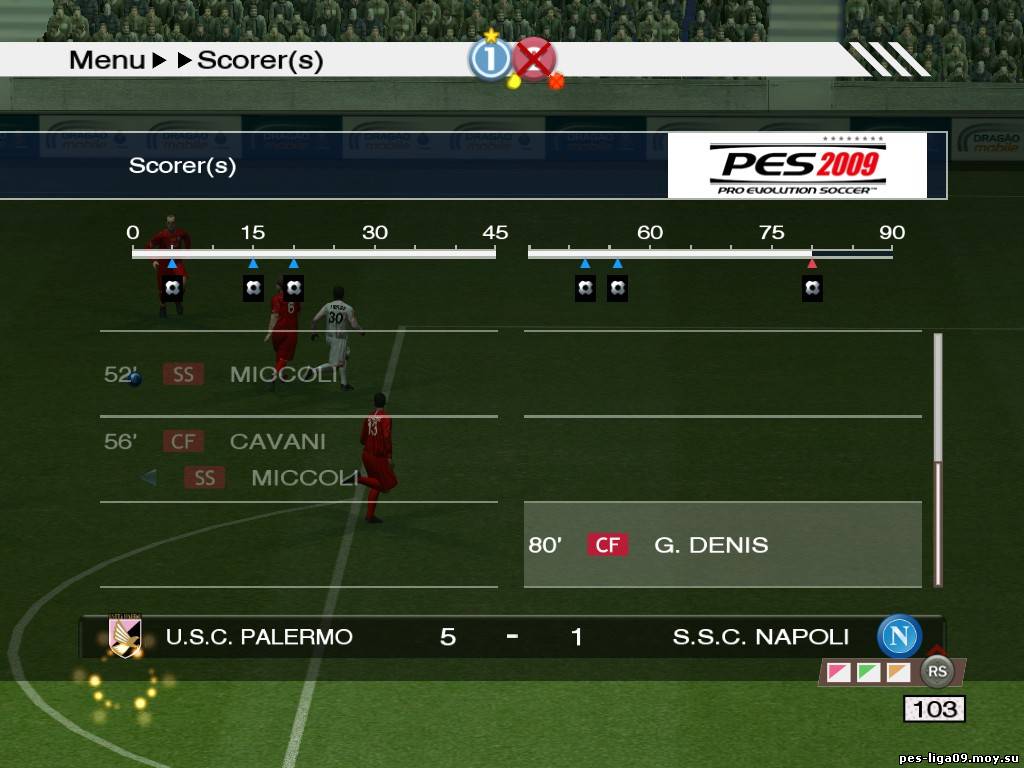This screenshot has height=768, width=1024.
Task: Click the round RS icon
Action: point(938,672)
